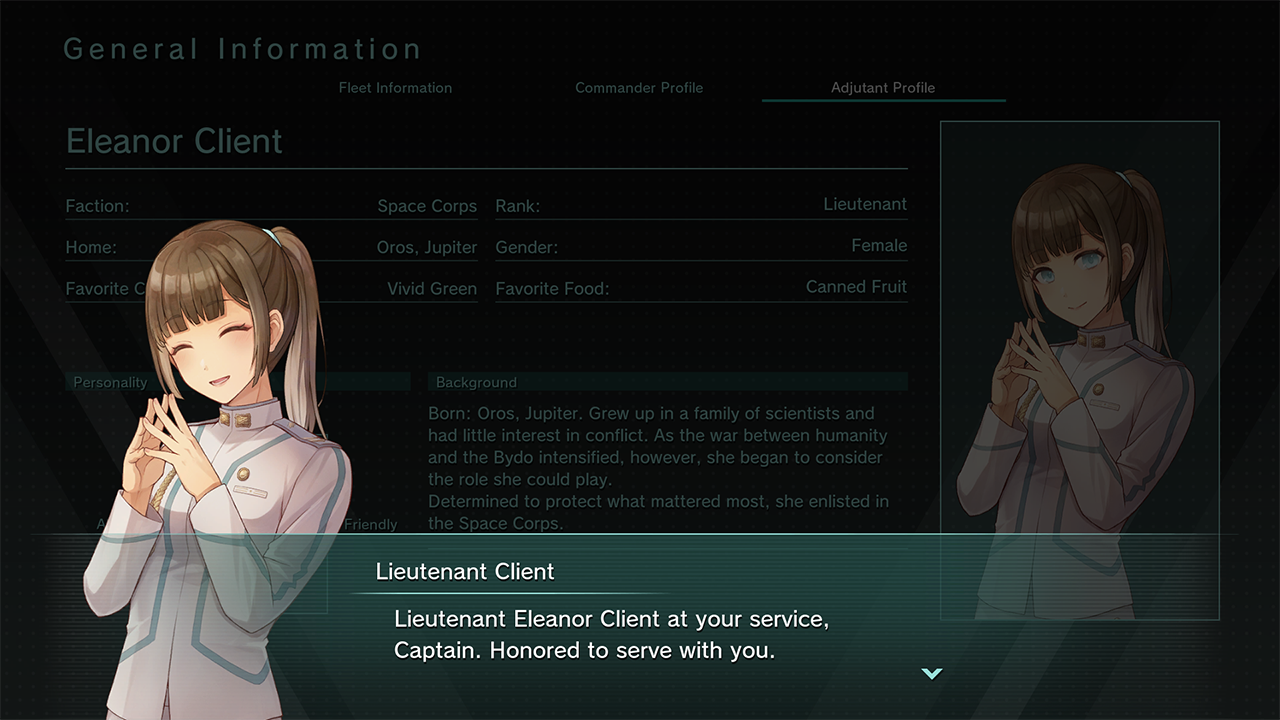Open the Commander Profile tab

pos(639,88)
